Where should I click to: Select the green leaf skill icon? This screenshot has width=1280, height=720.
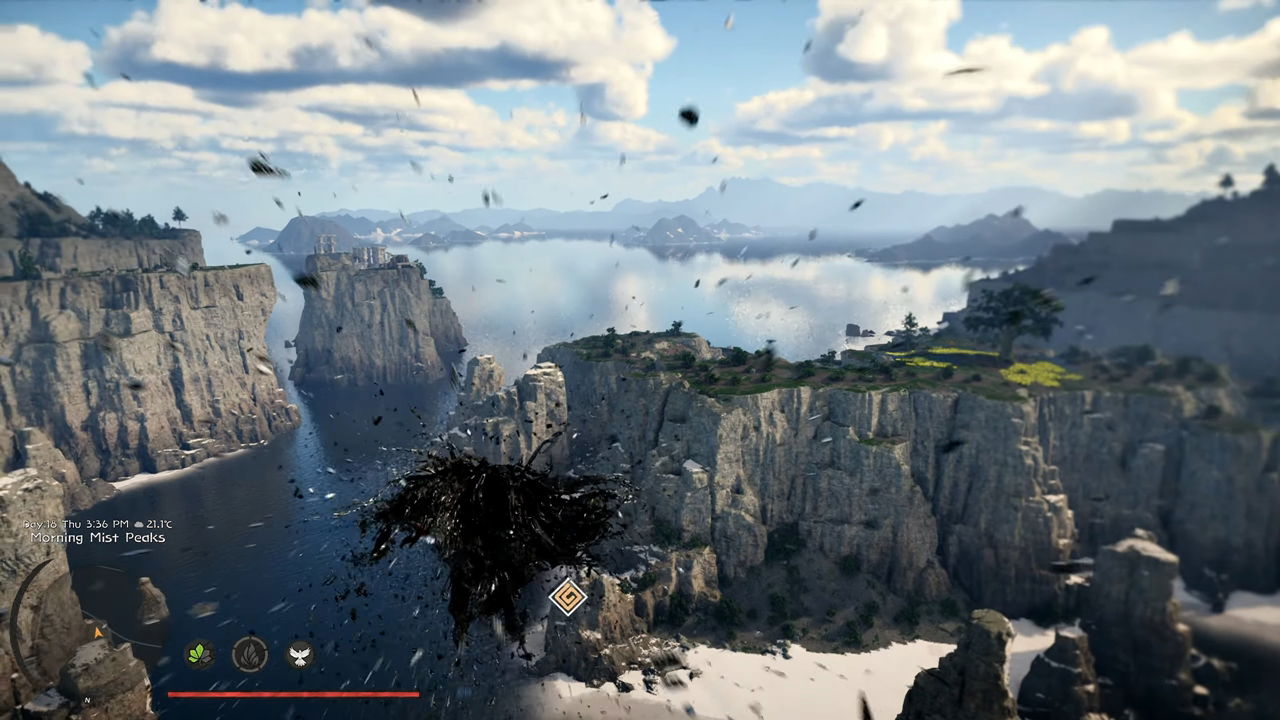click(200, 654)
